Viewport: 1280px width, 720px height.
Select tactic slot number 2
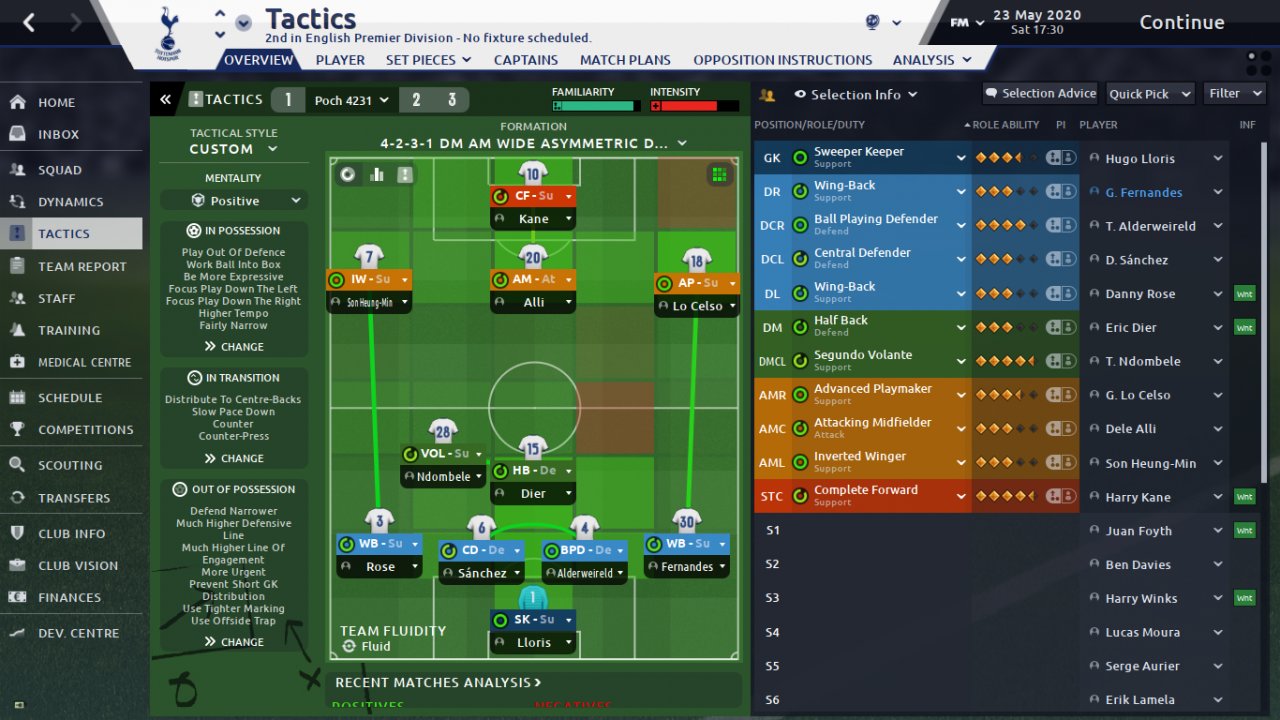(x=416, y=100)
